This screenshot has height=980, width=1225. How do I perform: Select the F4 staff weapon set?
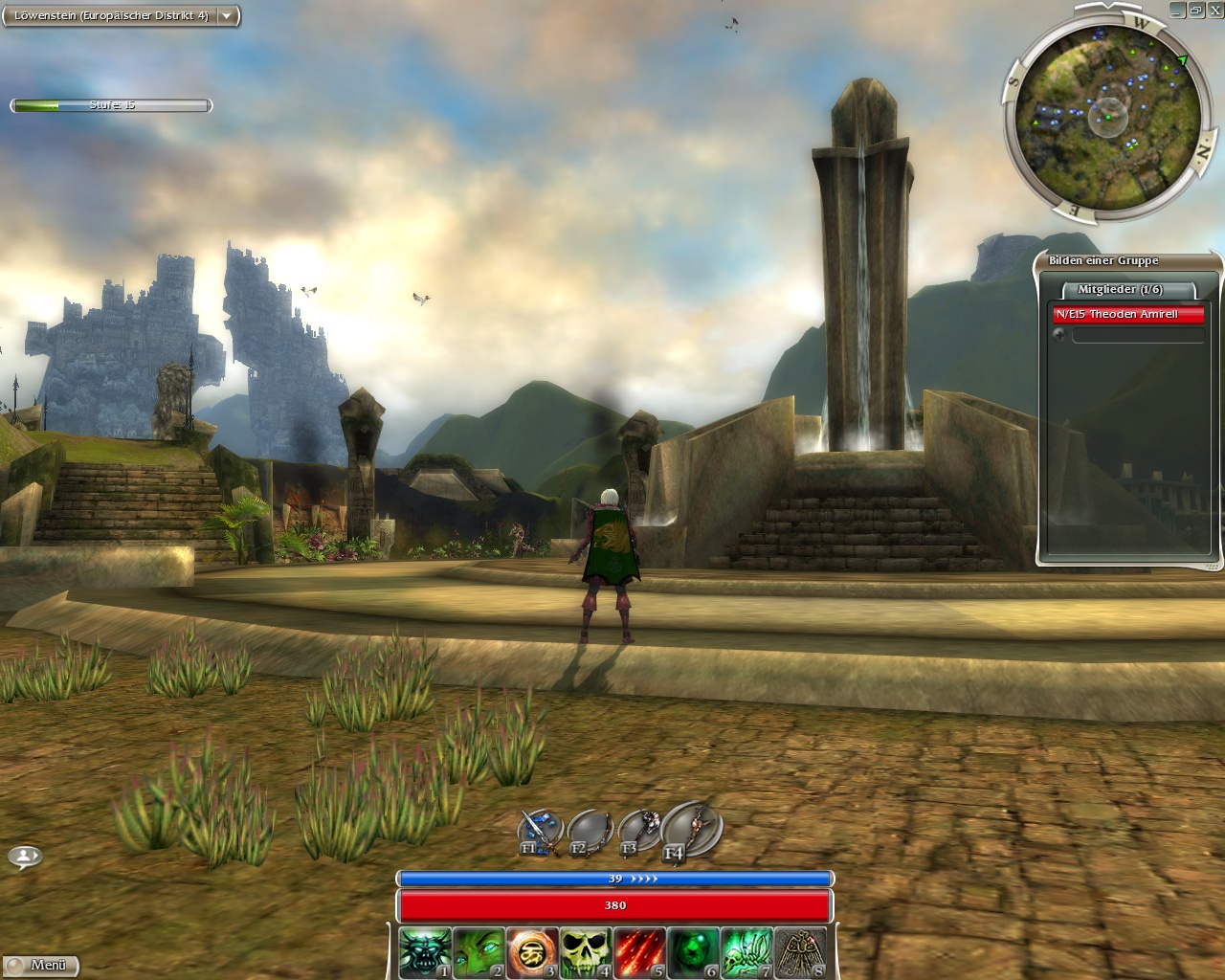point(689,829)
